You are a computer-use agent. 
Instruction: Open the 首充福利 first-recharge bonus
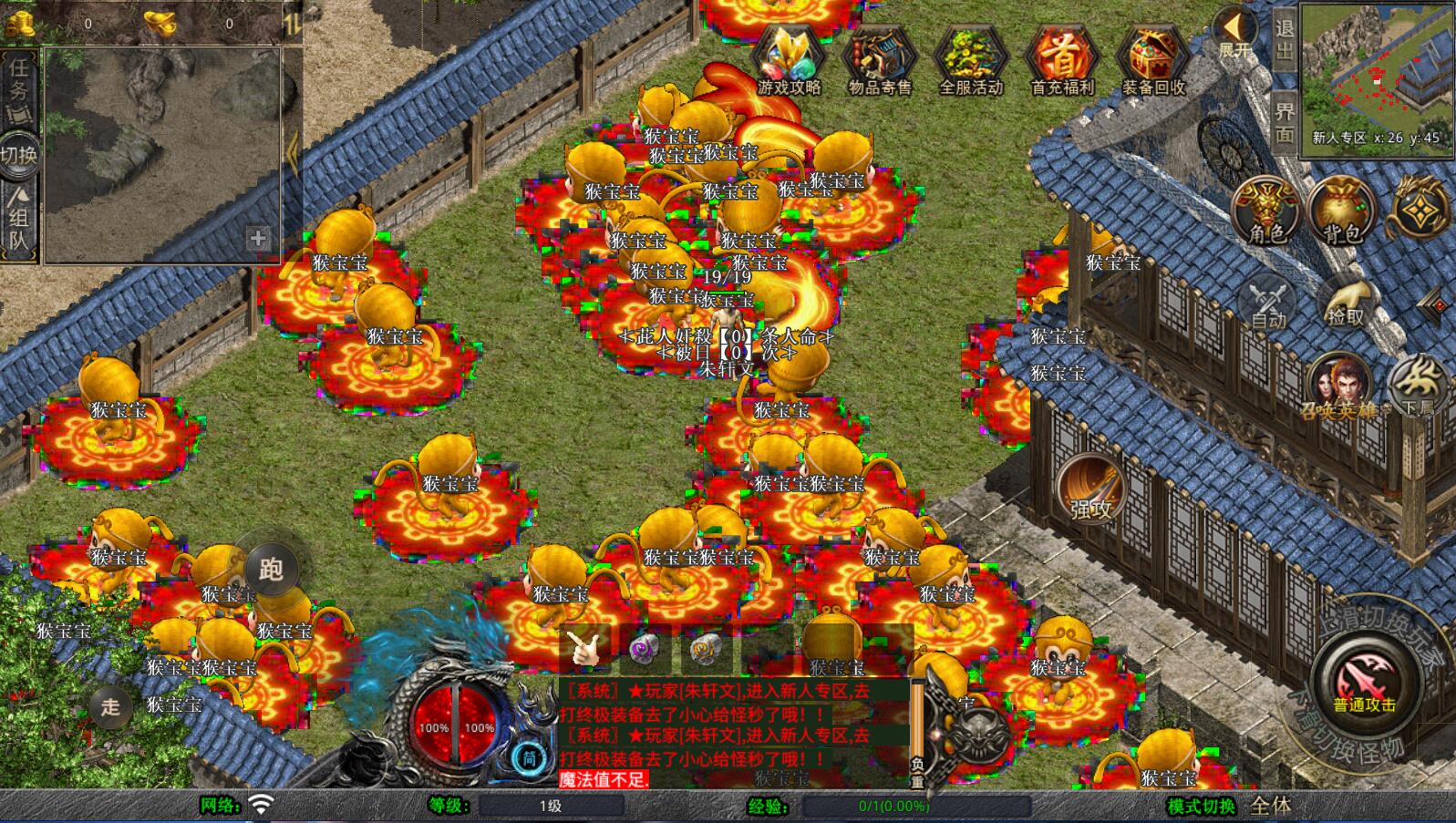pyautogui.click(x=1062, y=58)
